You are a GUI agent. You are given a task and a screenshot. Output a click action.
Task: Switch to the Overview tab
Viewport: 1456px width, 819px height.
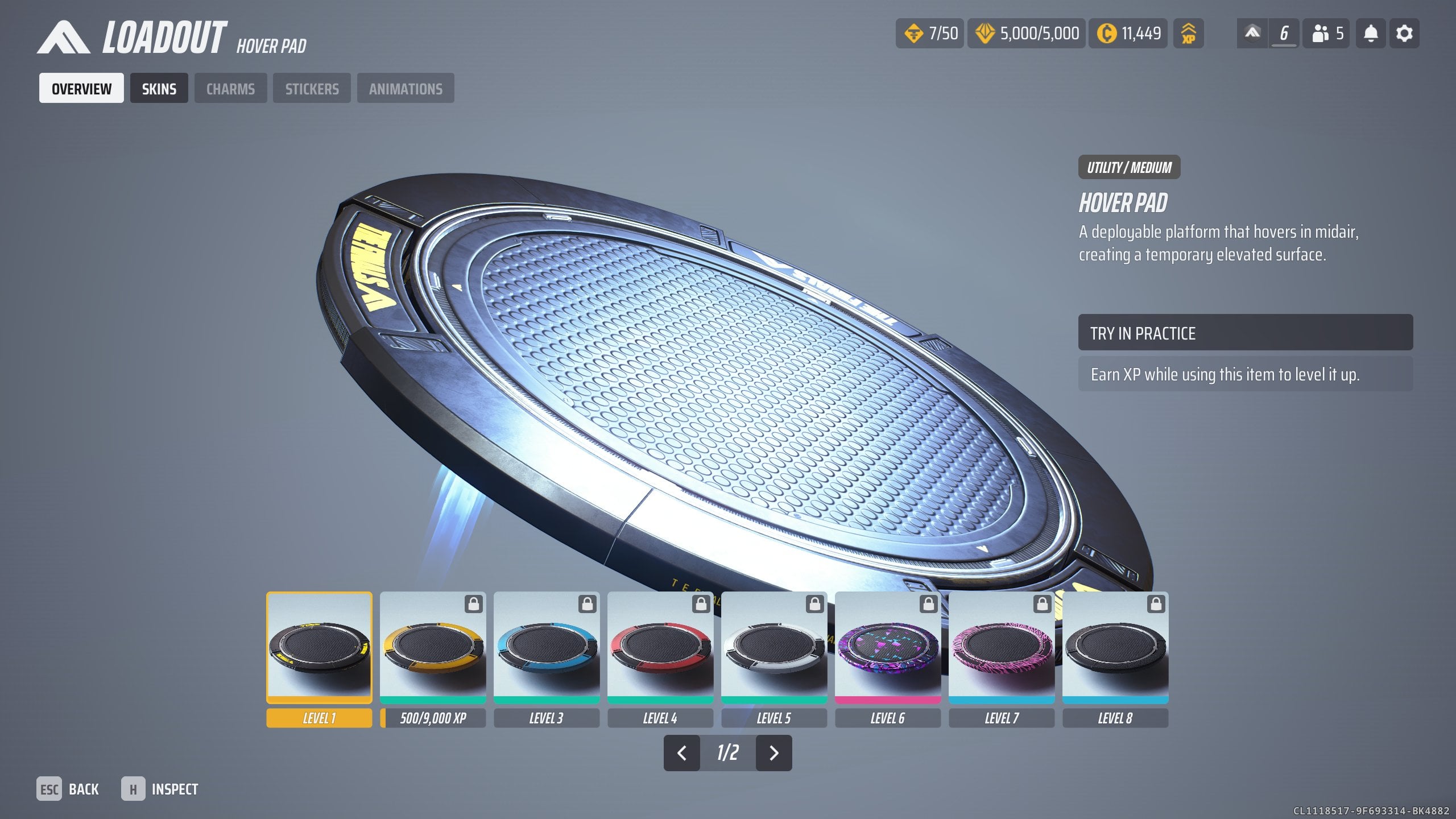click(x=81, y=88)
